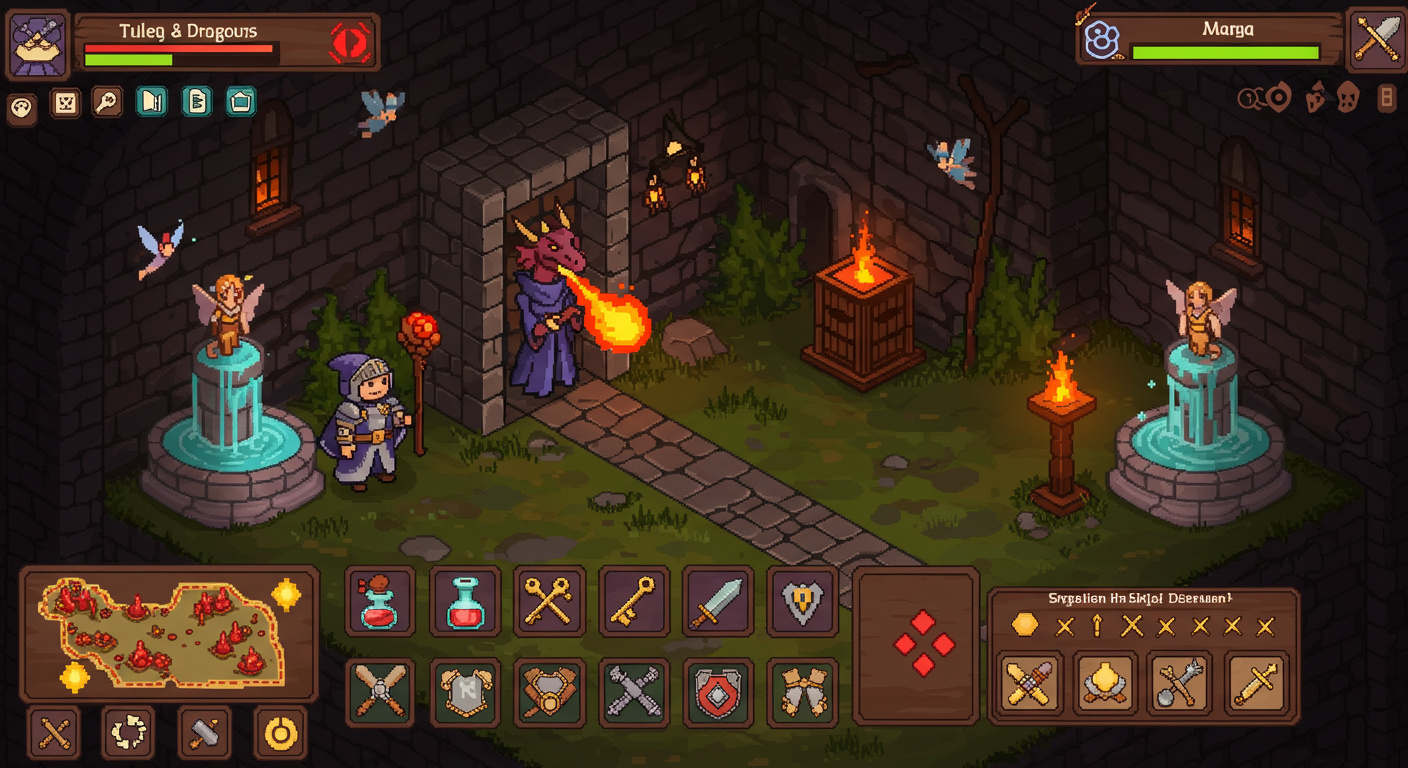Equip the steel sword in the hotbar
This screenshot has height=768, width=1408.
pos(717,602)
